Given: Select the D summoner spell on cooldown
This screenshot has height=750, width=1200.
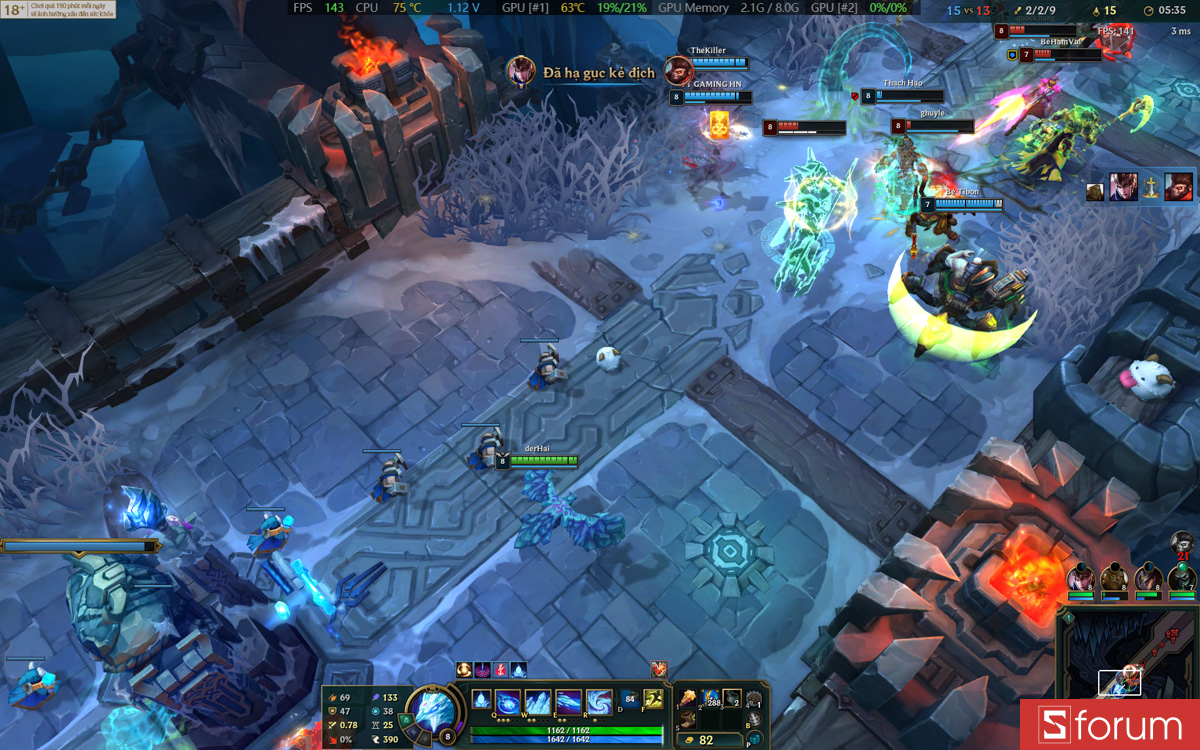Looking at the screenshot, I should pos(630,700).
